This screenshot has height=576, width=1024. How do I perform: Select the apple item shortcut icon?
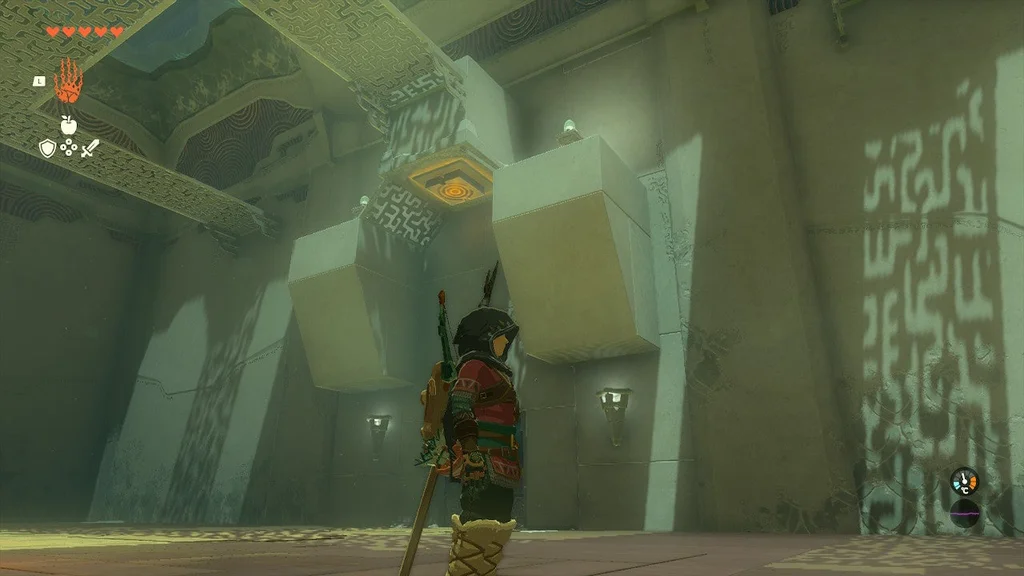(69, 125)
